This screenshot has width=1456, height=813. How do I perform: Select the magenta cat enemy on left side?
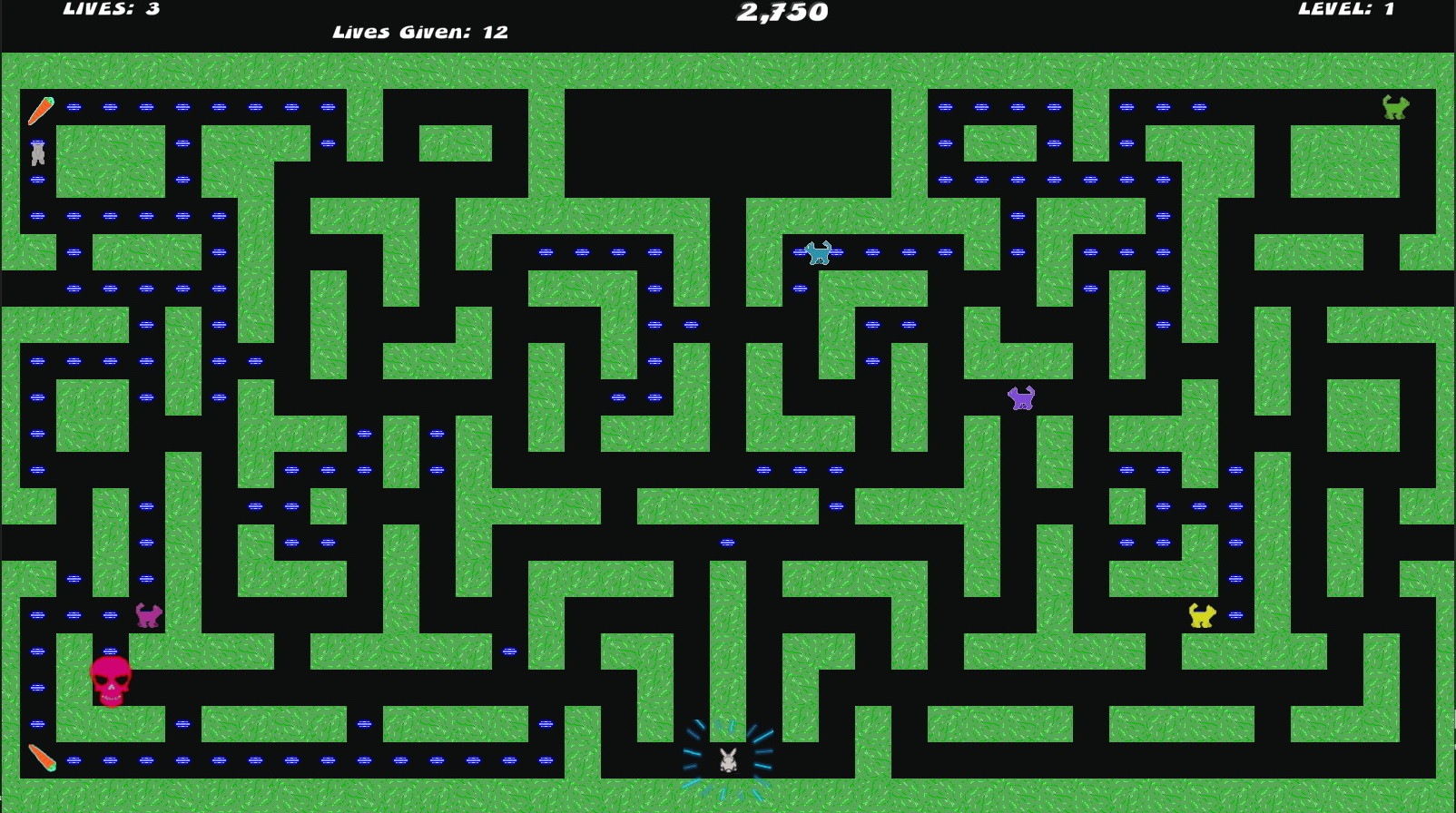tap(150, 616)
